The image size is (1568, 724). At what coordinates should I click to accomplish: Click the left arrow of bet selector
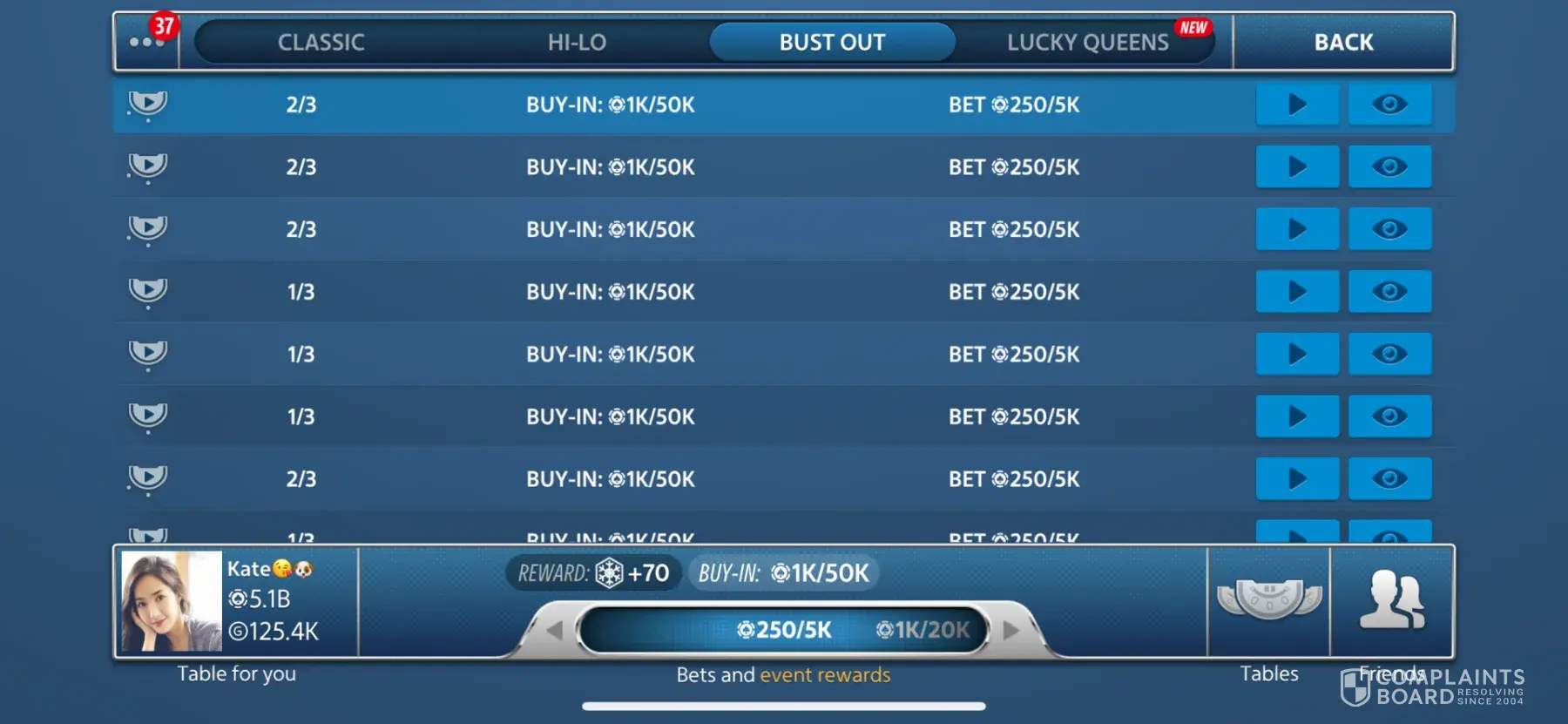click(554, 630)
